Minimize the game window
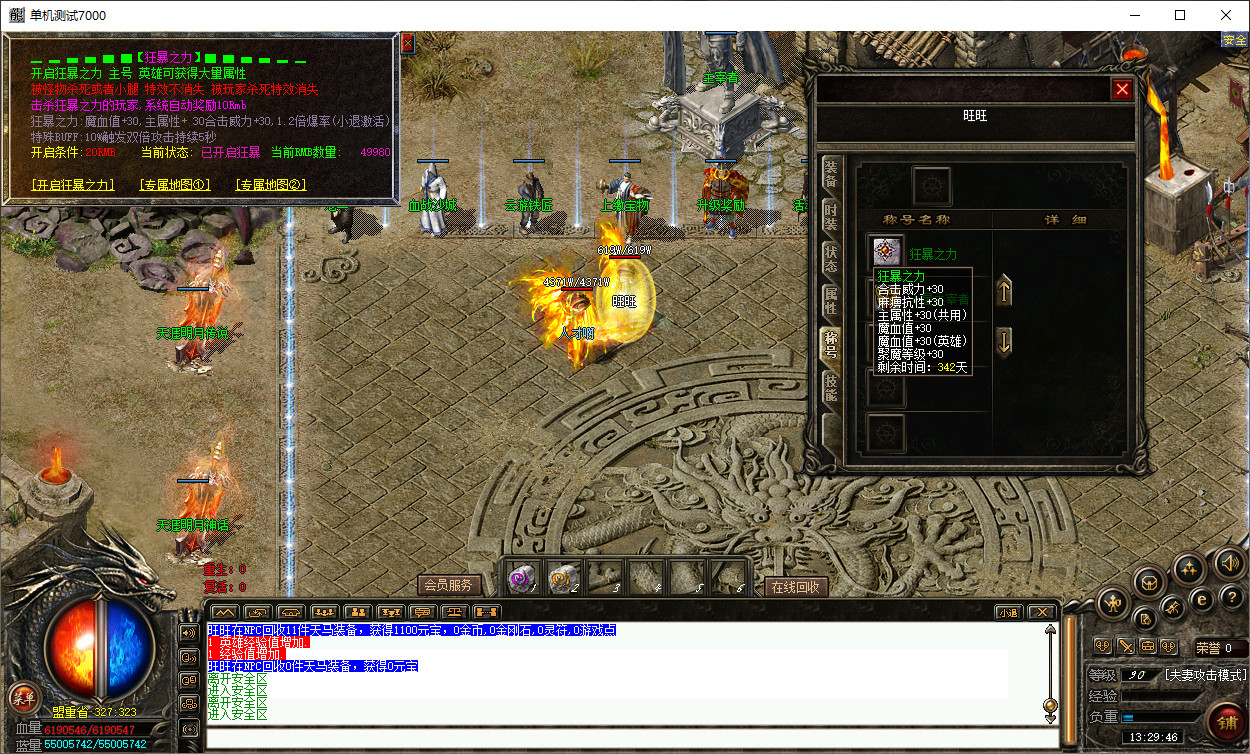The image size is (1250, 754). [1134, 15]
